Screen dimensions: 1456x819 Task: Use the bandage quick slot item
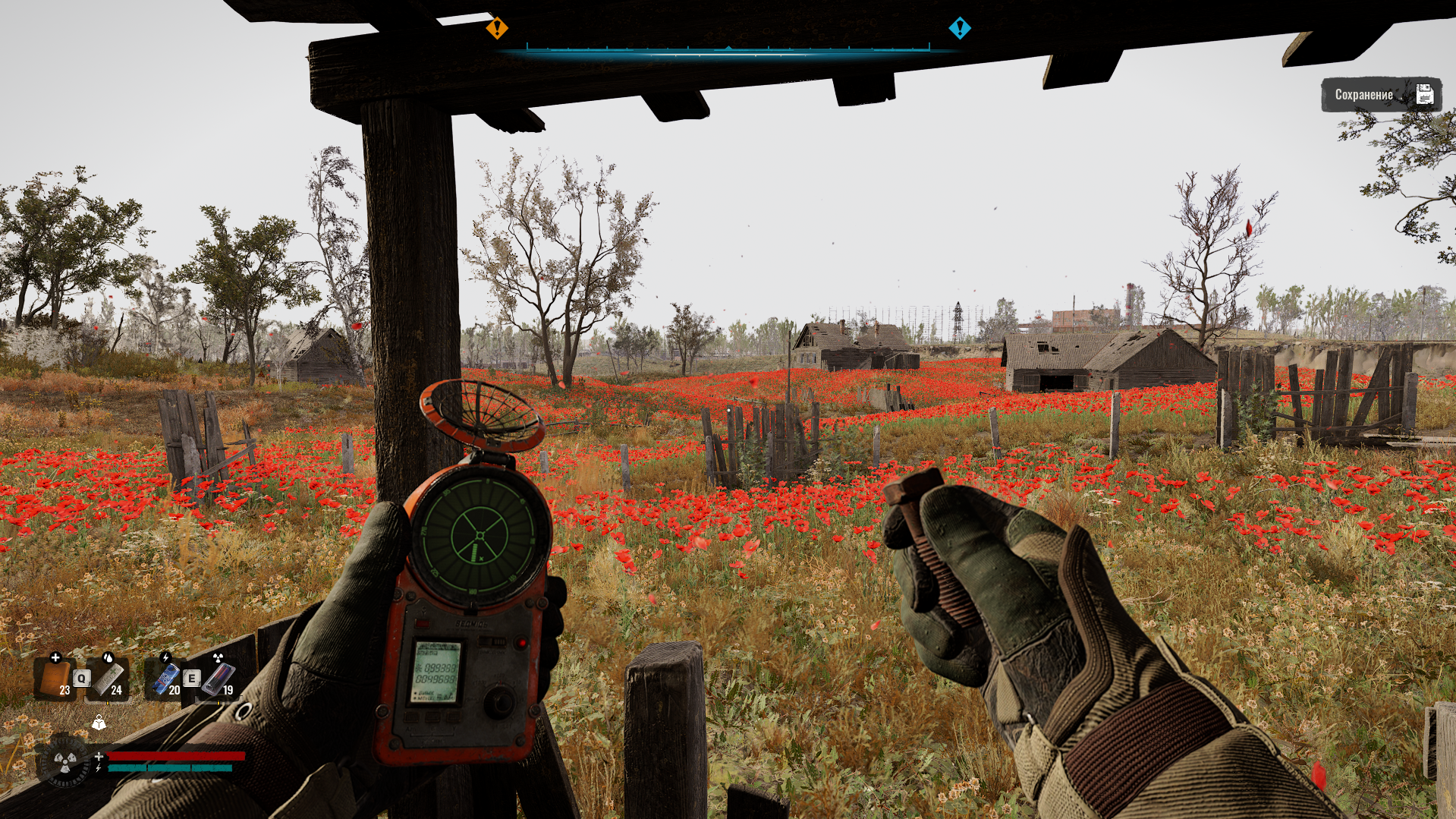pyautogui.click(x=108, y=678)
